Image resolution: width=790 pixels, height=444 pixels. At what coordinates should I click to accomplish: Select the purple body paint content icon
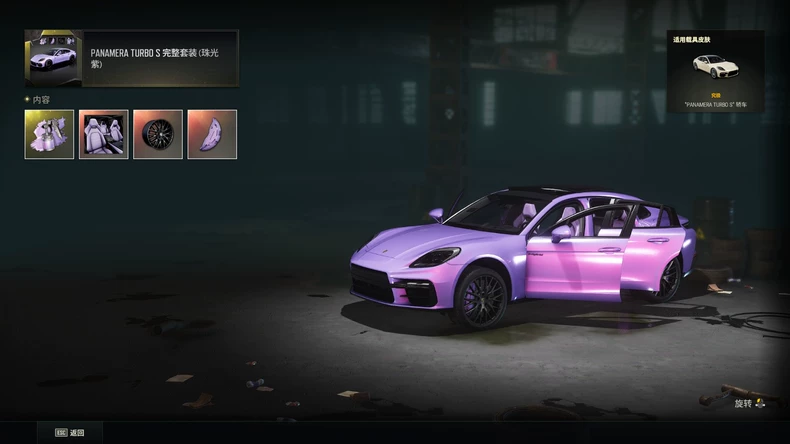[50, 135]
